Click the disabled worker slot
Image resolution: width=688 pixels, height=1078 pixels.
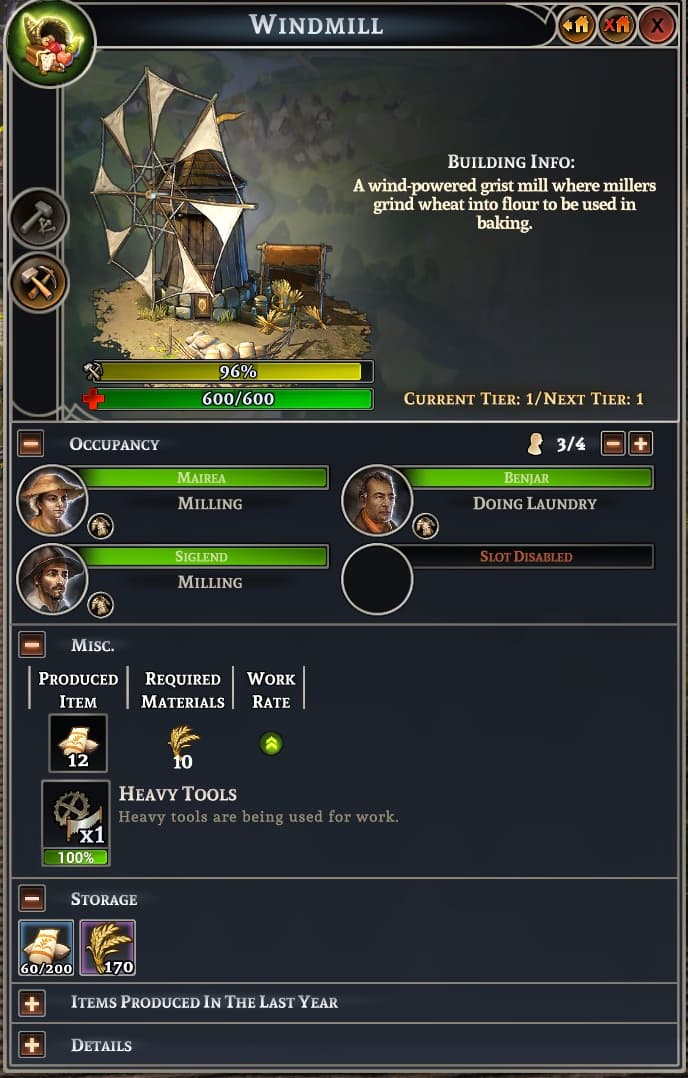[x=377, y=579]
